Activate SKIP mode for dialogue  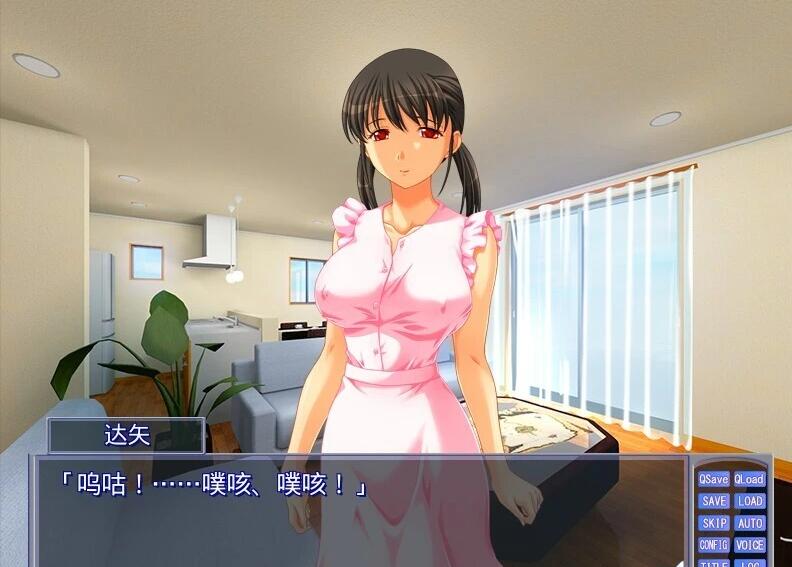click(x=714, y=523)
